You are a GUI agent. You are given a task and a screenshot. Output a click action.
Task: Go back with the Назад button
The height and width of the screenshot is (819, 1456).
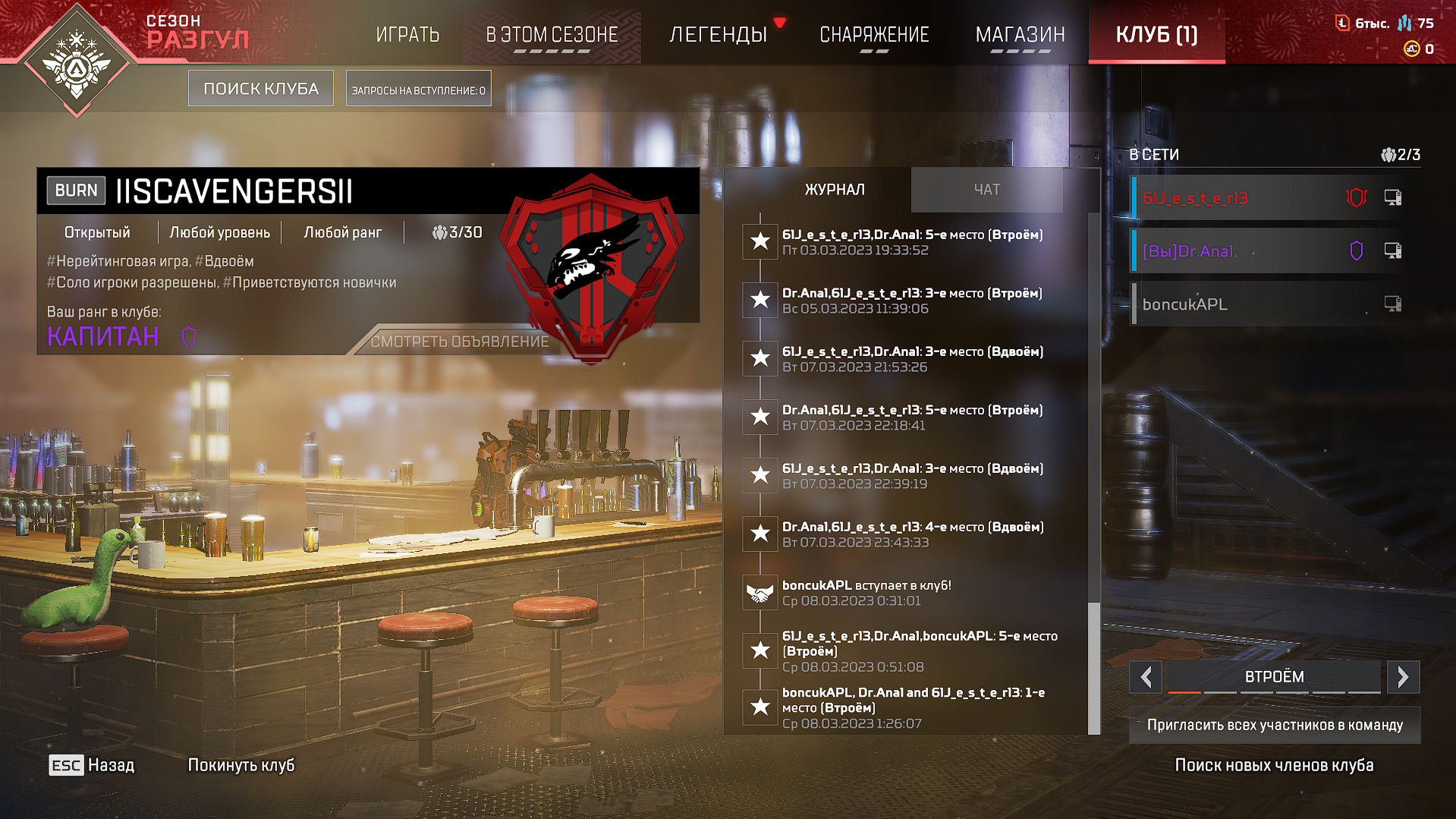(93, 765)
